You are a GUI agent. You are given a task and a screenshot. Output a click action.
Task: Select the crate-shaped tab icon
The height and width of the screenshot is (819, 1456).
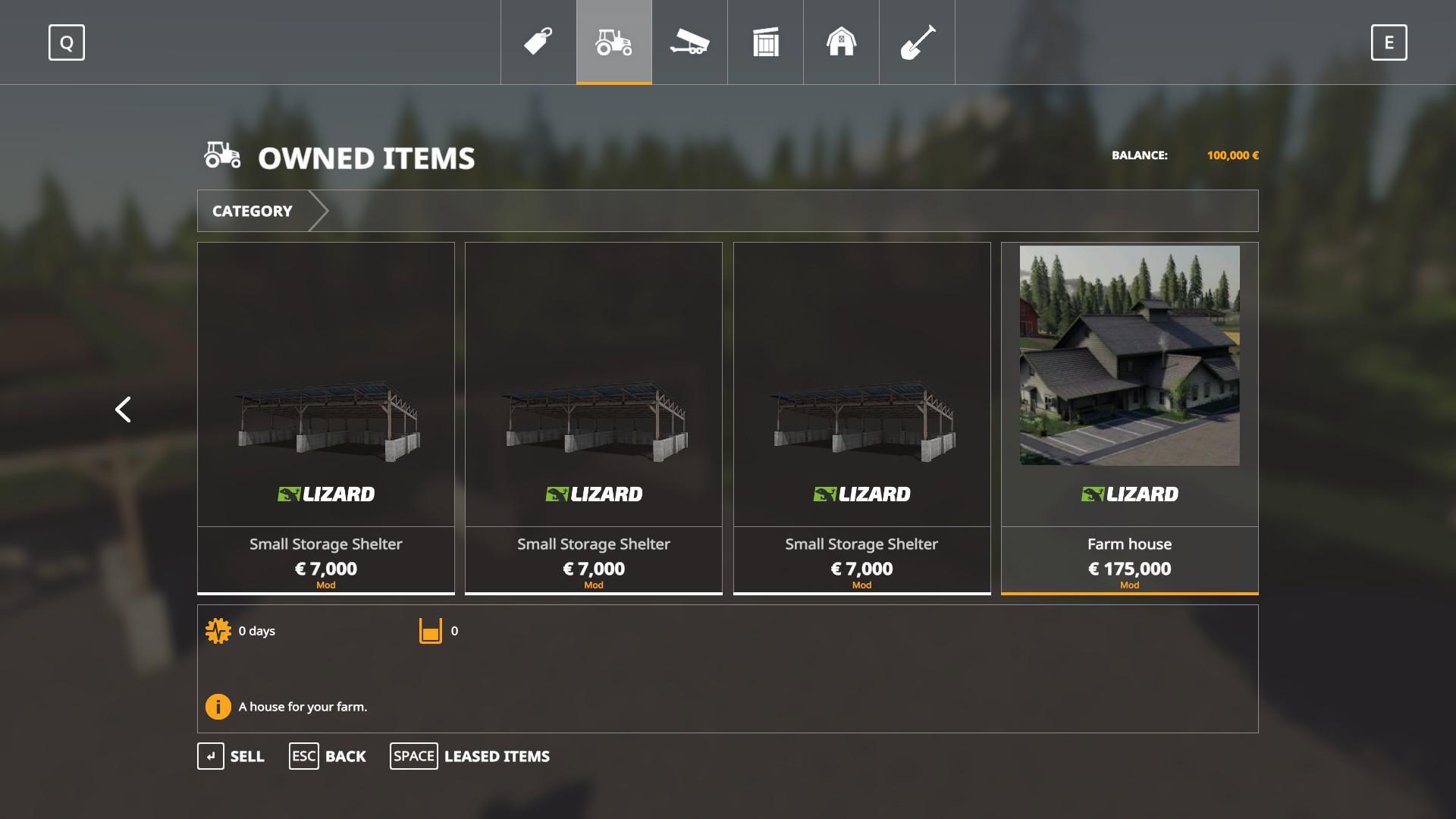766,42
